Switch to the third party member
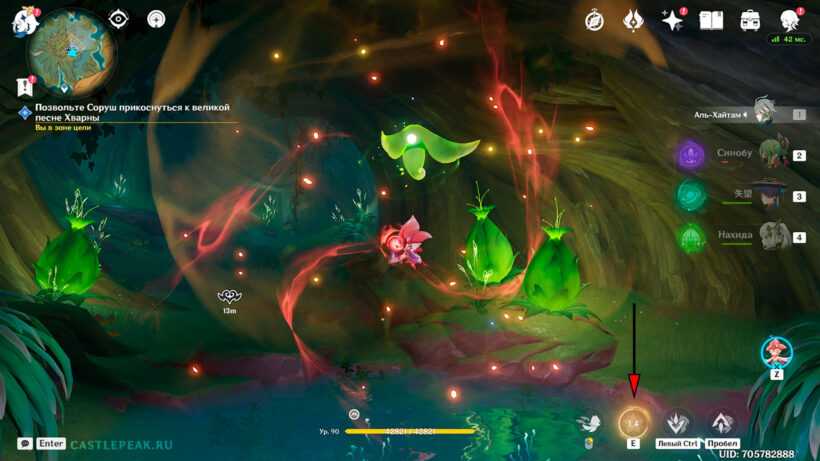Viewport: 820px width, 461px height. [x=770, y=196]
